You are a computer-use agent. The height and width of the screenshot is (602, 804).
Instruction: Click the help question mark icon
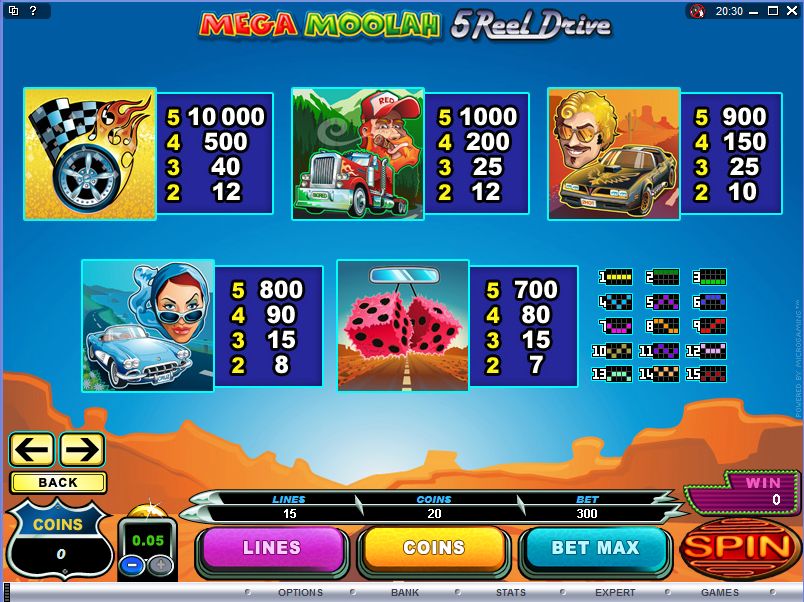(x=32, y=11)
